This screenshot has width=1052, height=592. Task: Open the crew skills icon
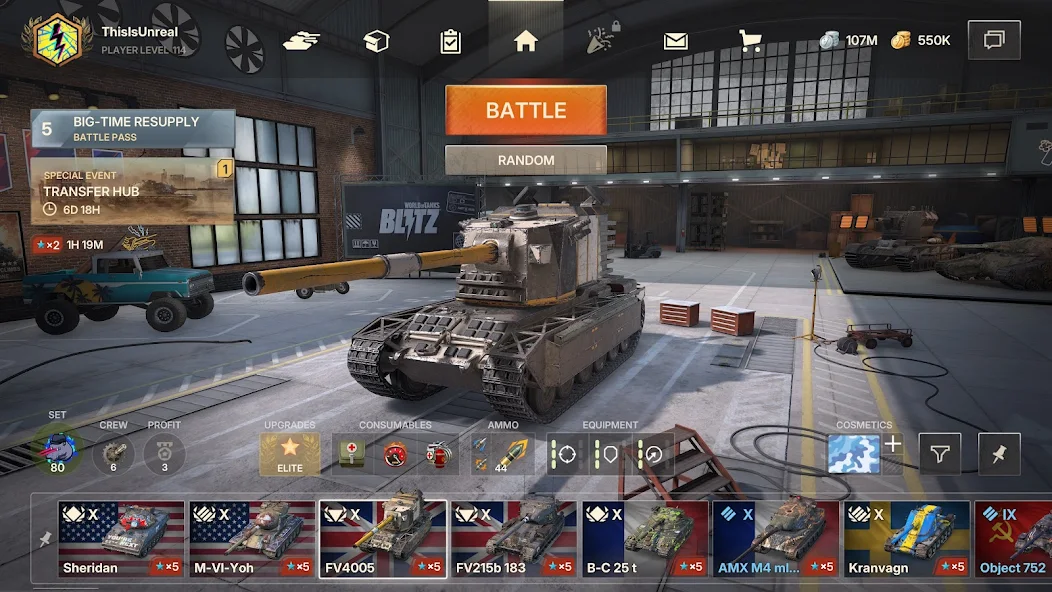(x=113, y=455)
